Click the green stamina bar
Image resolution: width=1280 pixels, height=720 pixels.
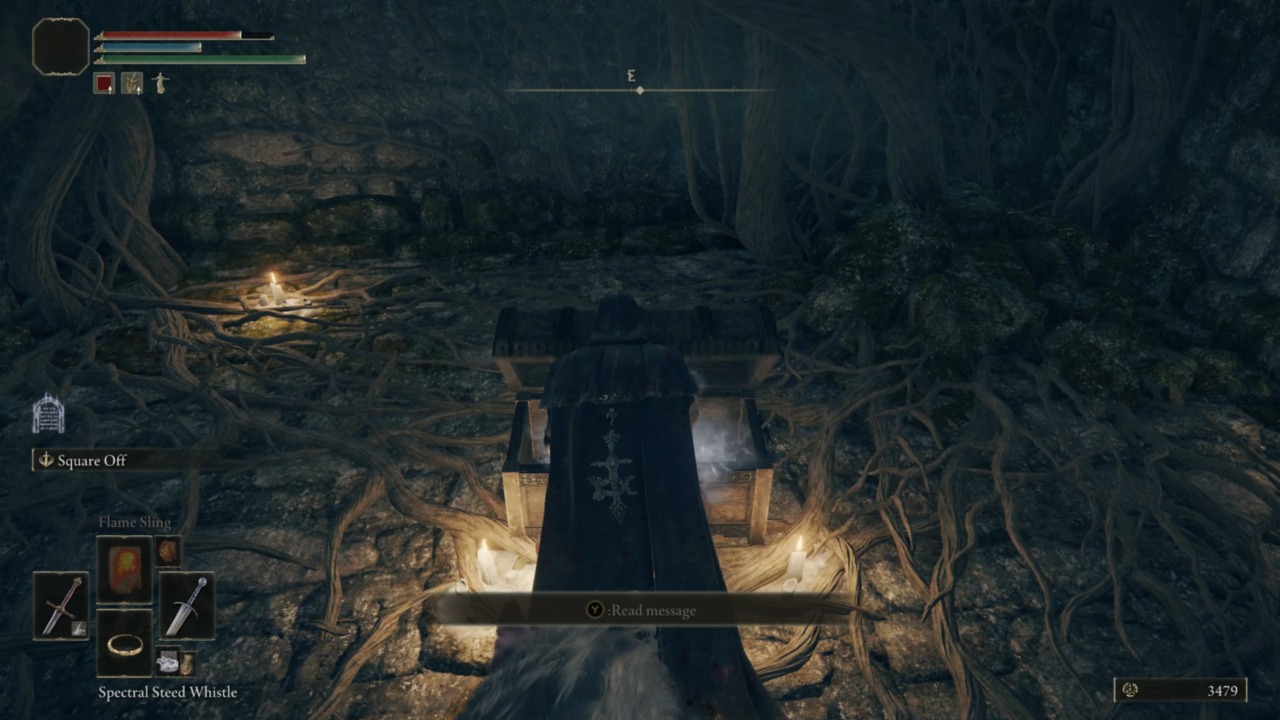(200, 58)
